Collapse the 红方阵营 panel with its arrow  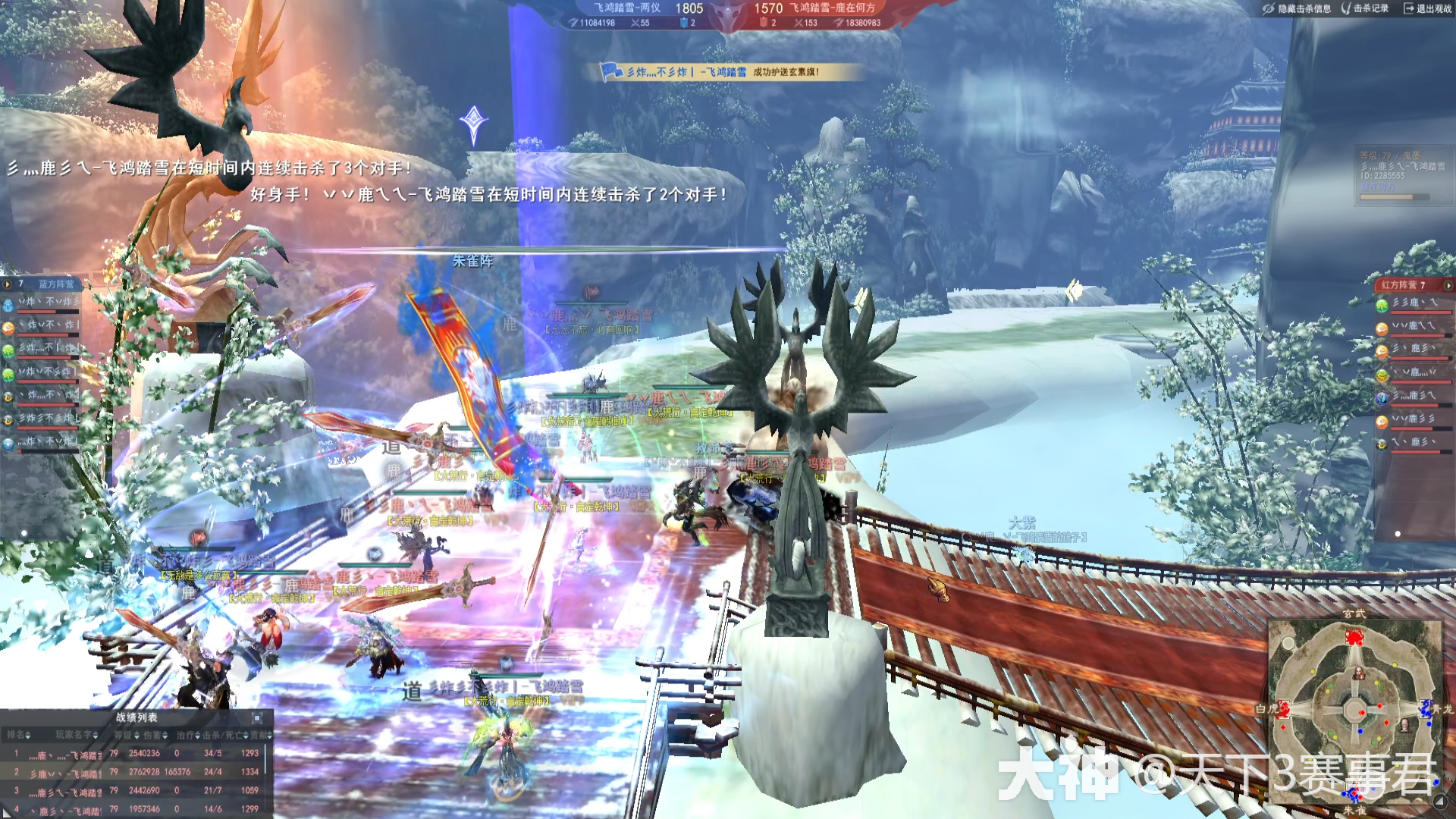point(1448,285)
